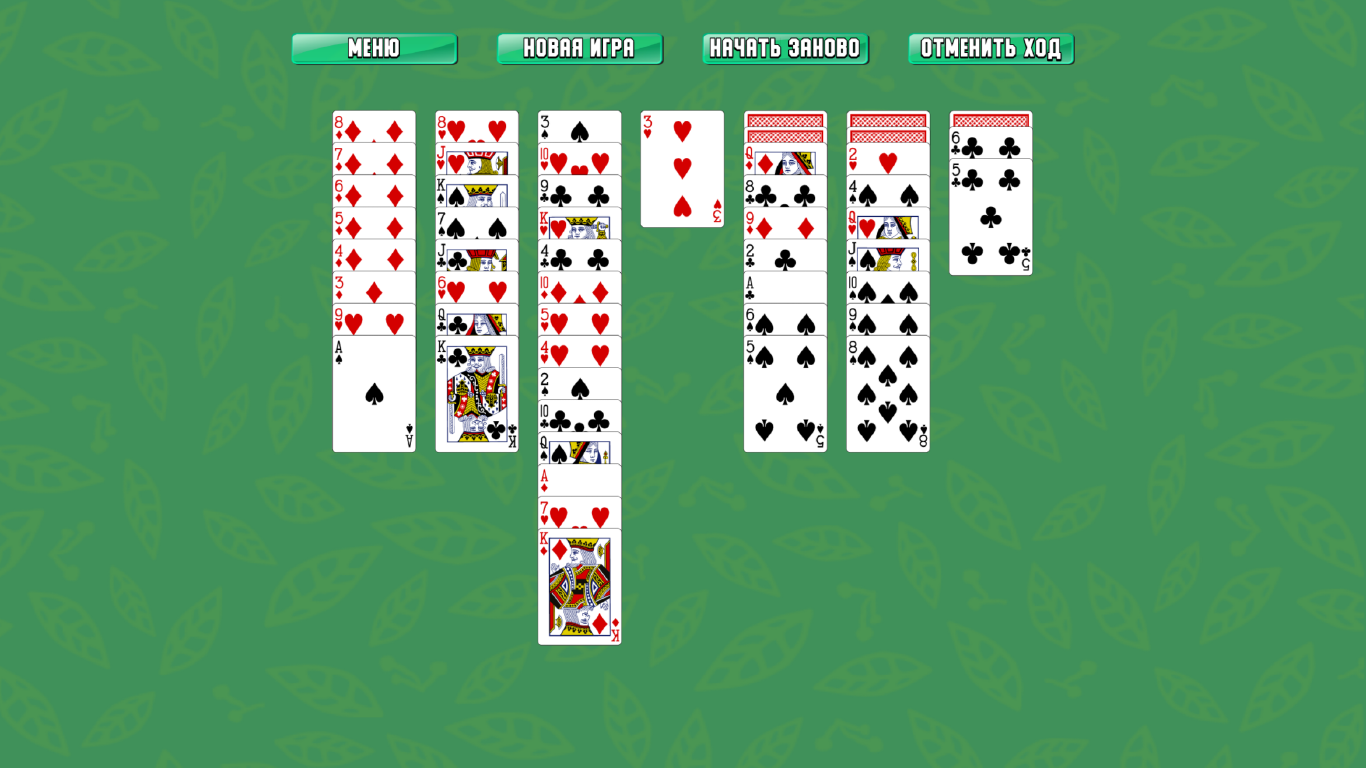Viewport: 1366px width, 768px height.
Task: Select the Two of Hearts
Action: [887, 160]
